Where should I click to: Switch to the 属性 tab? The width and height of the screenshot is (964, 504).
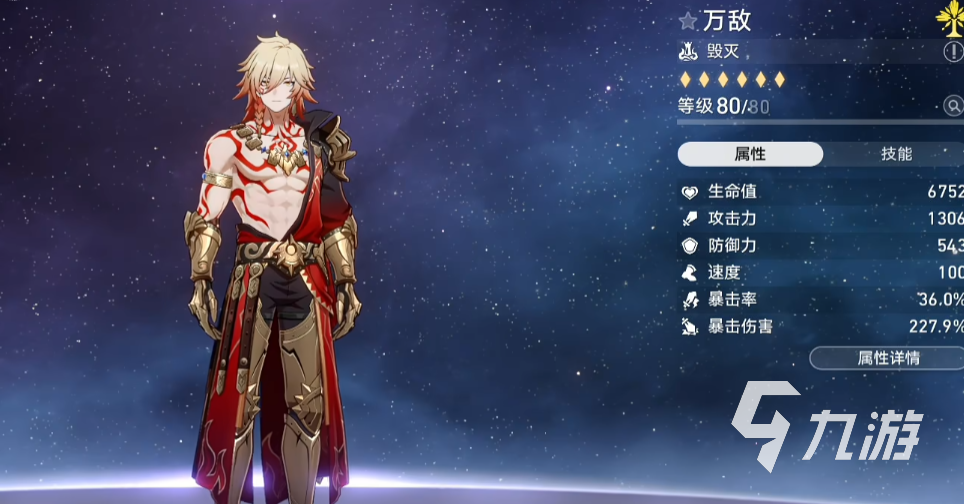(750, 154)
